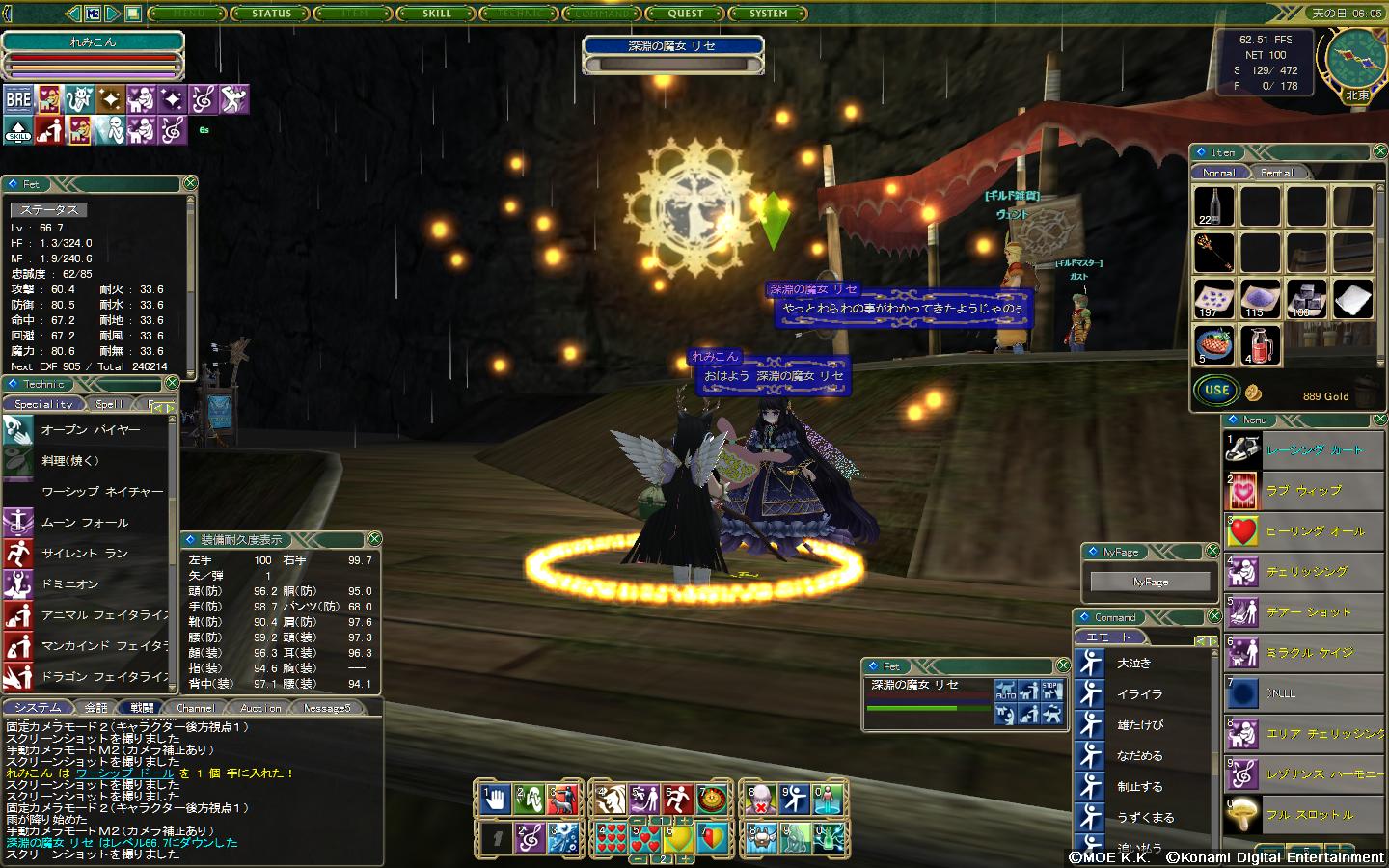Activate レーシング カート from Menu list

1313,450
